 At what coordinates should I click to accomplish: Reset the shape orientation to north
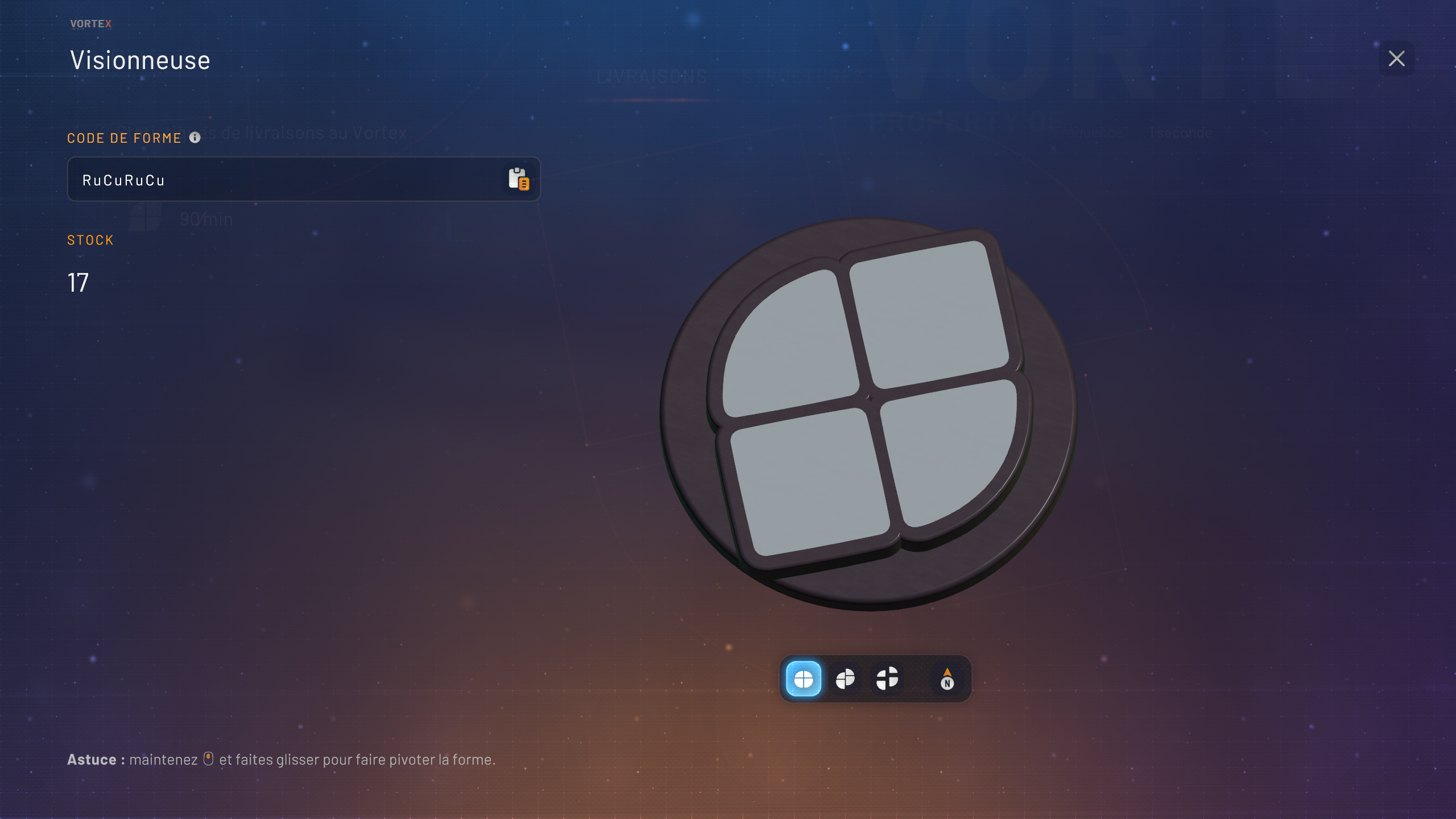pyautogui.click(x=947, y=679)
